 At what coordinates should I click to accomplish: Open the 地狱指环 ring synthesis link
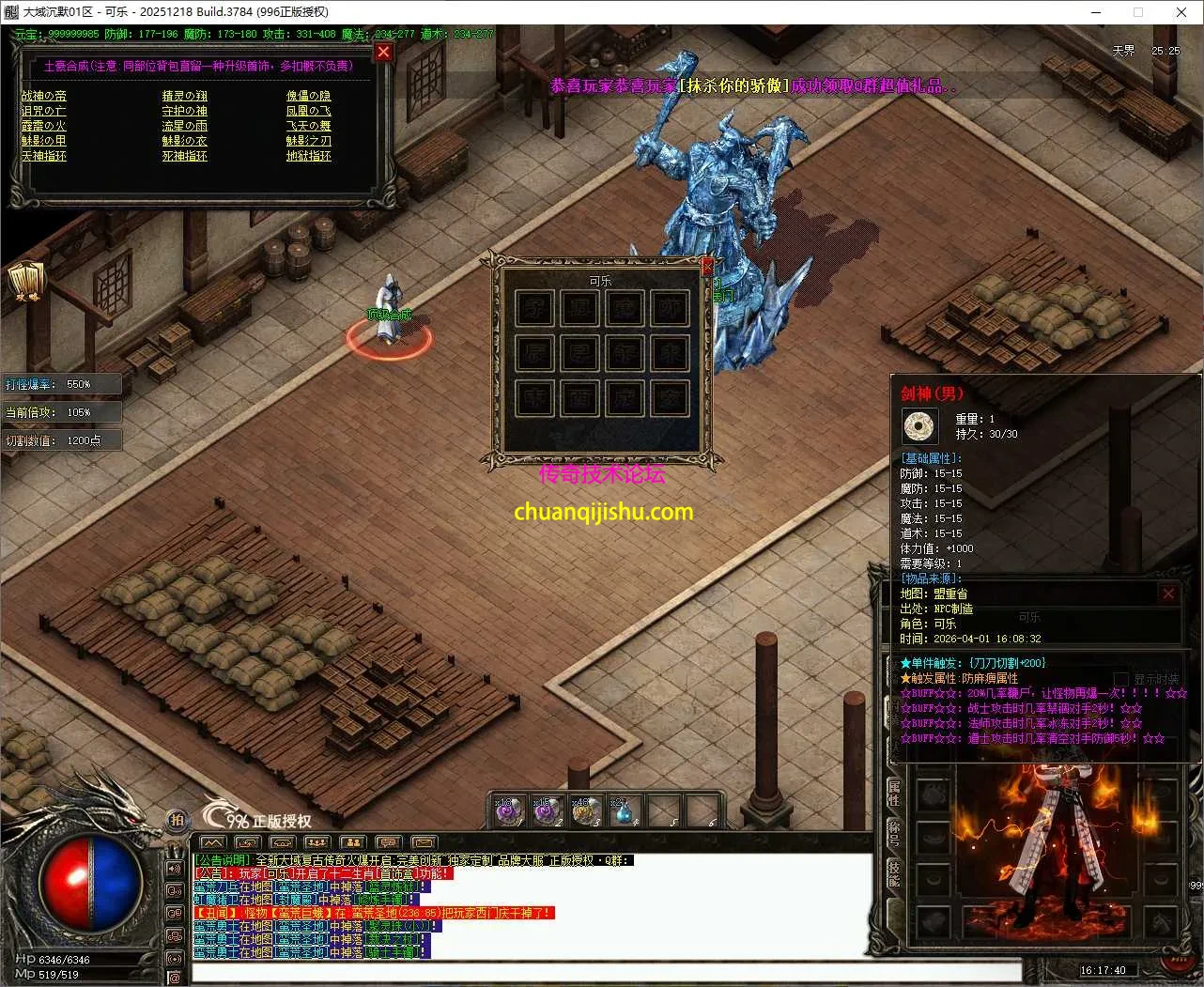308,156
